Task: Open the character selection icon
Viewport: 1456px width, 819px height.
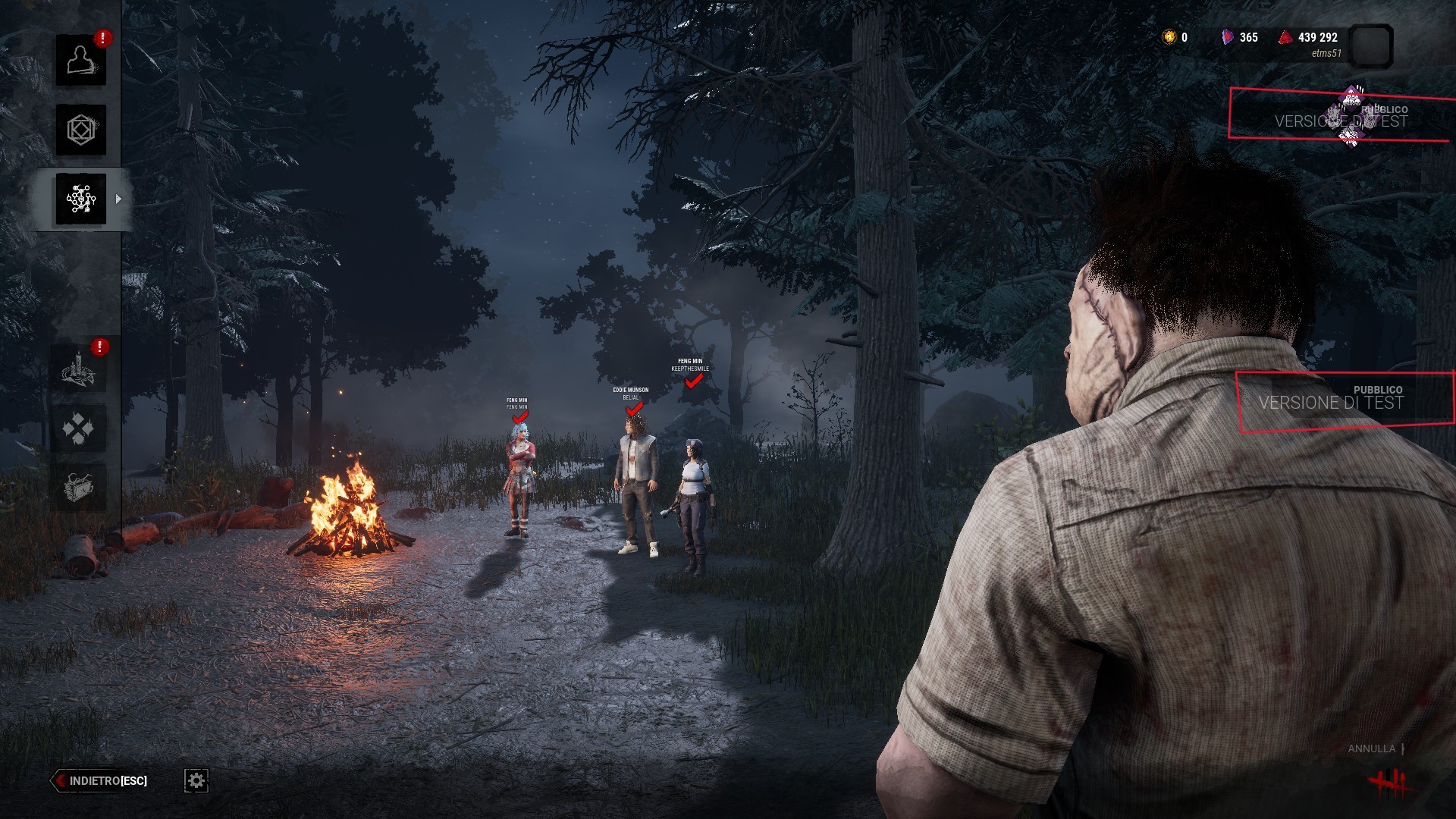Action: click(80, 60)
